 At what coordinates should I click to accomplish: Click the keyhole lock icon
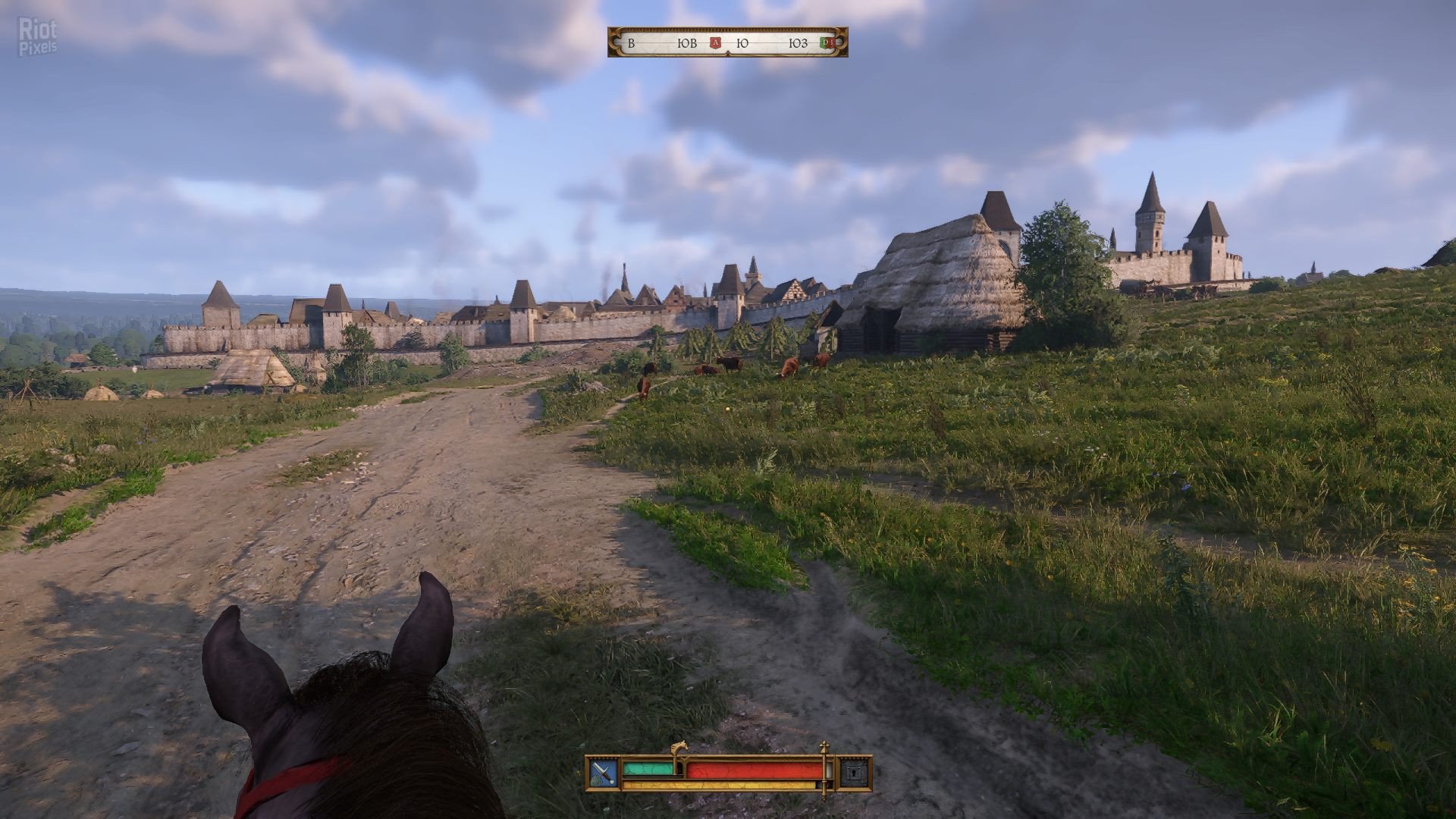pyautogui.click(x=853, y=773)
